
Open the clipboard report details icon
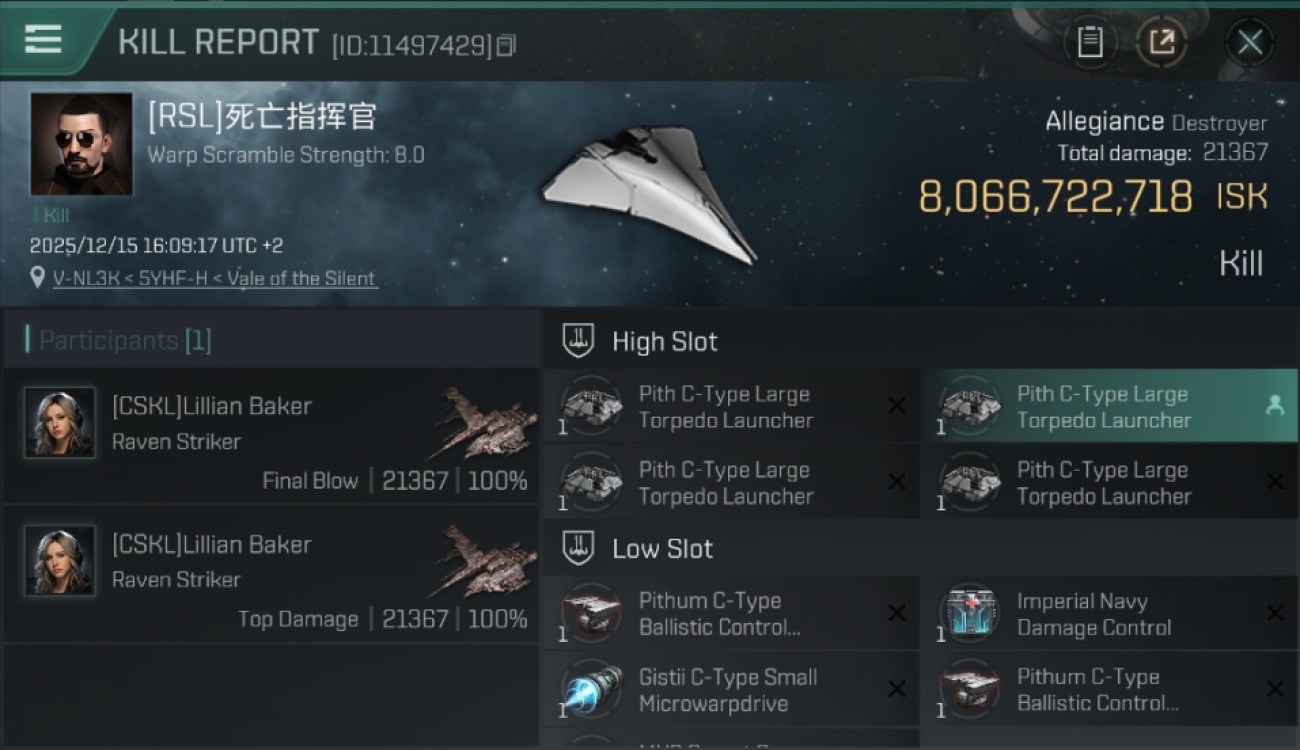tap(1089, 42)
